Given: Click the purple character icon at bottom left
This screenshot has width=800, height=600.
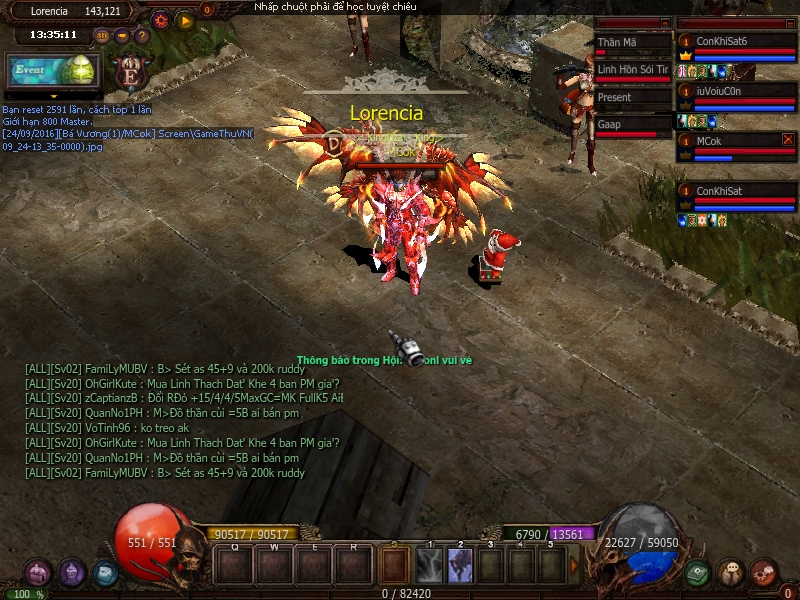Looking at the screenshot, I should [x=38, y=572].
